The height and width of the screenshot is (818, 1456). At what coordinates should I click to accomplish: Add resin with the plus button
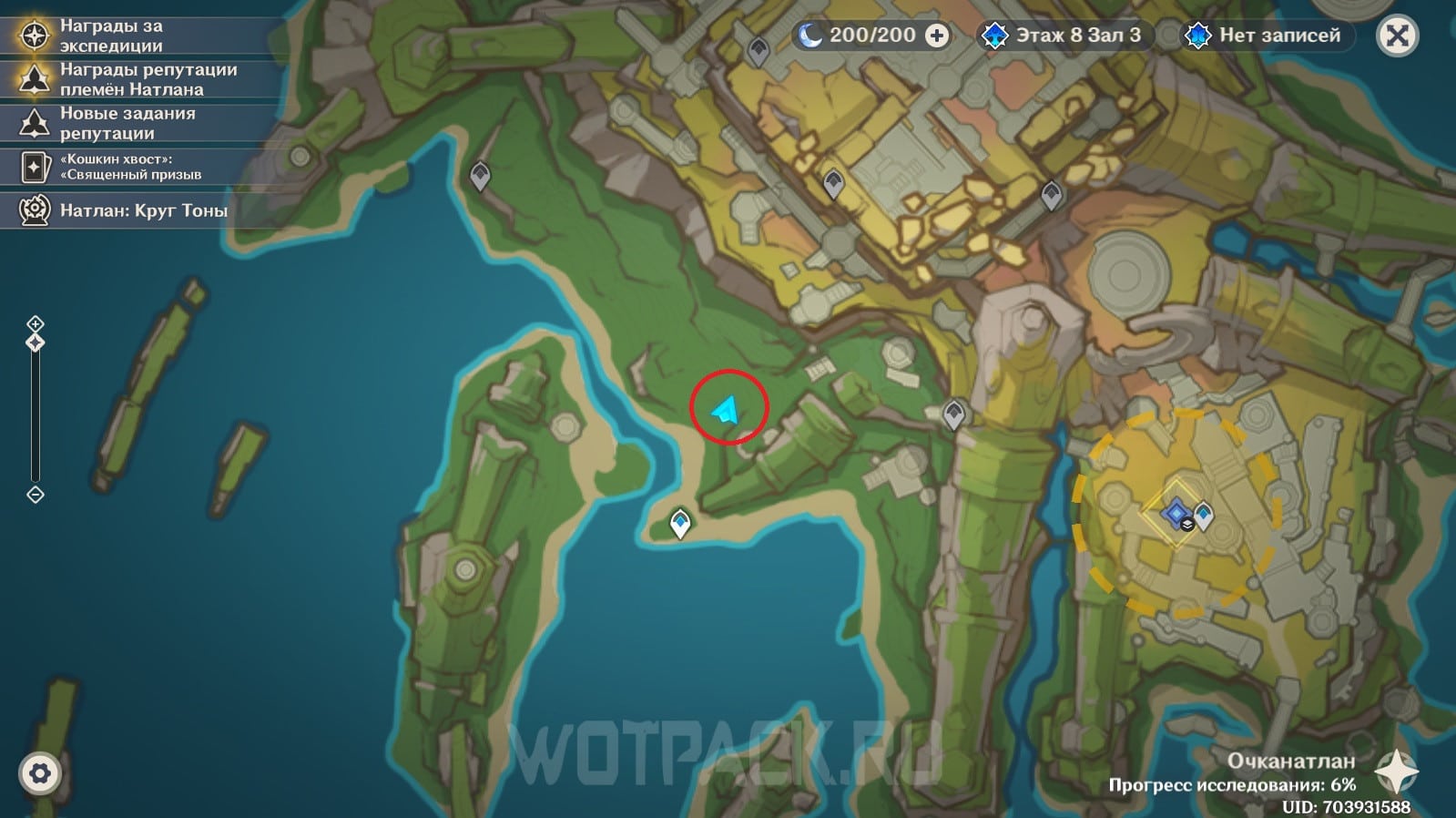(936, 36)
